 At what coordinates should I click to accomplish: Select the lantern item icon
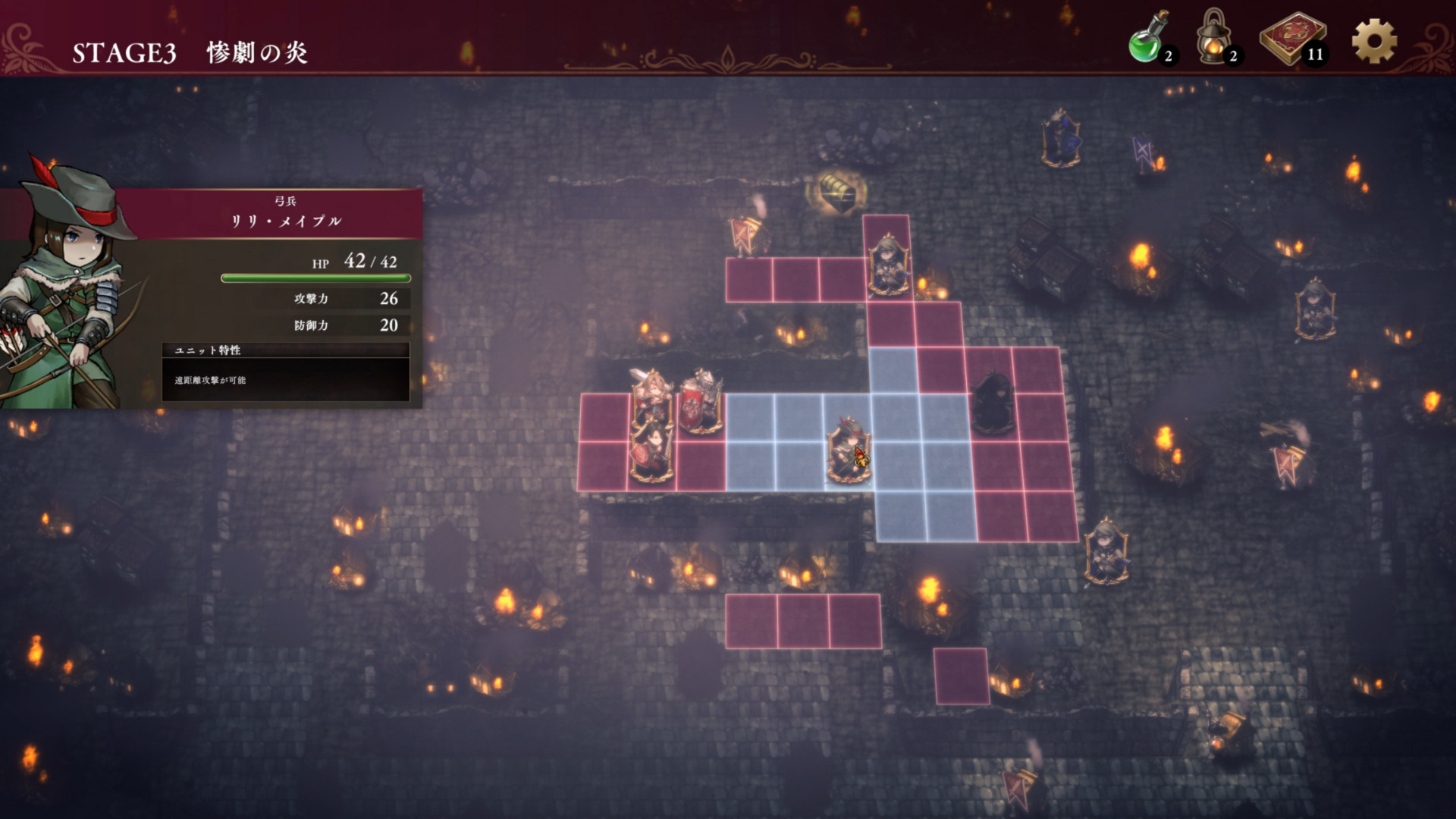(x=1213, y=39)
